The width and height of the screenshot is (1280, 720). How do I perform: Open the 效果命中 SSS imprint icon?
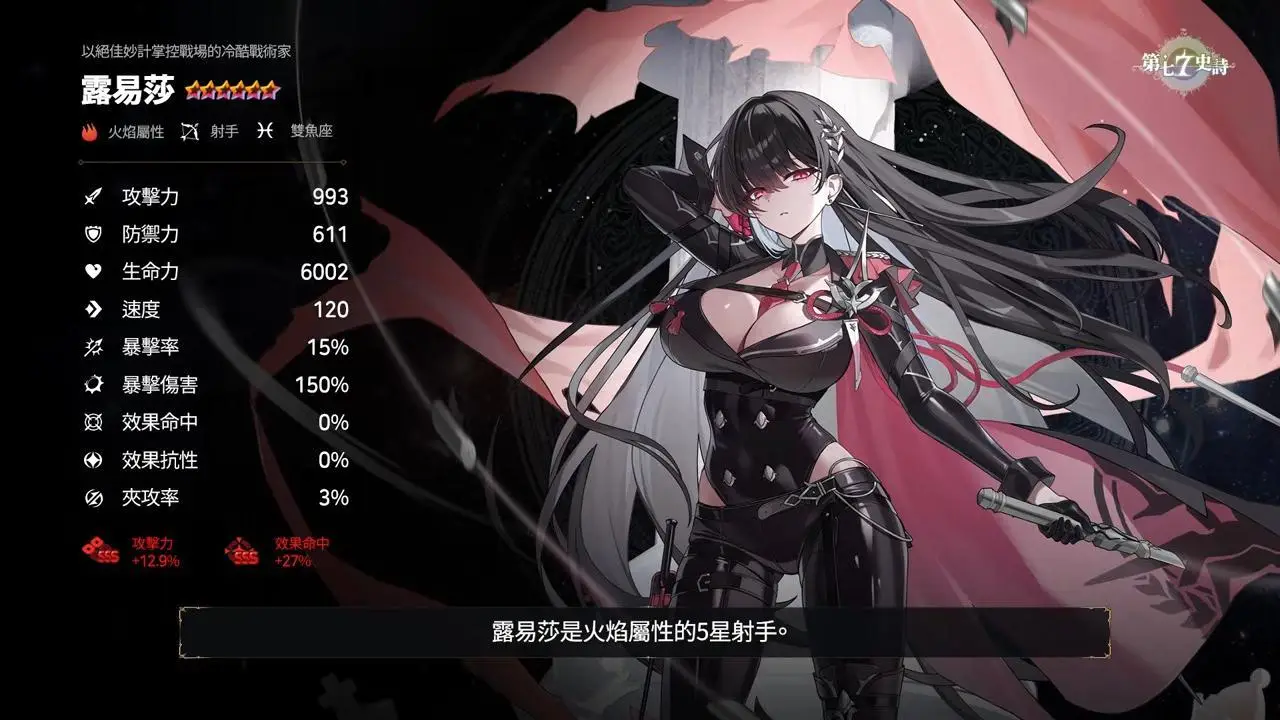pyautogui.click(x=243, y=551)
